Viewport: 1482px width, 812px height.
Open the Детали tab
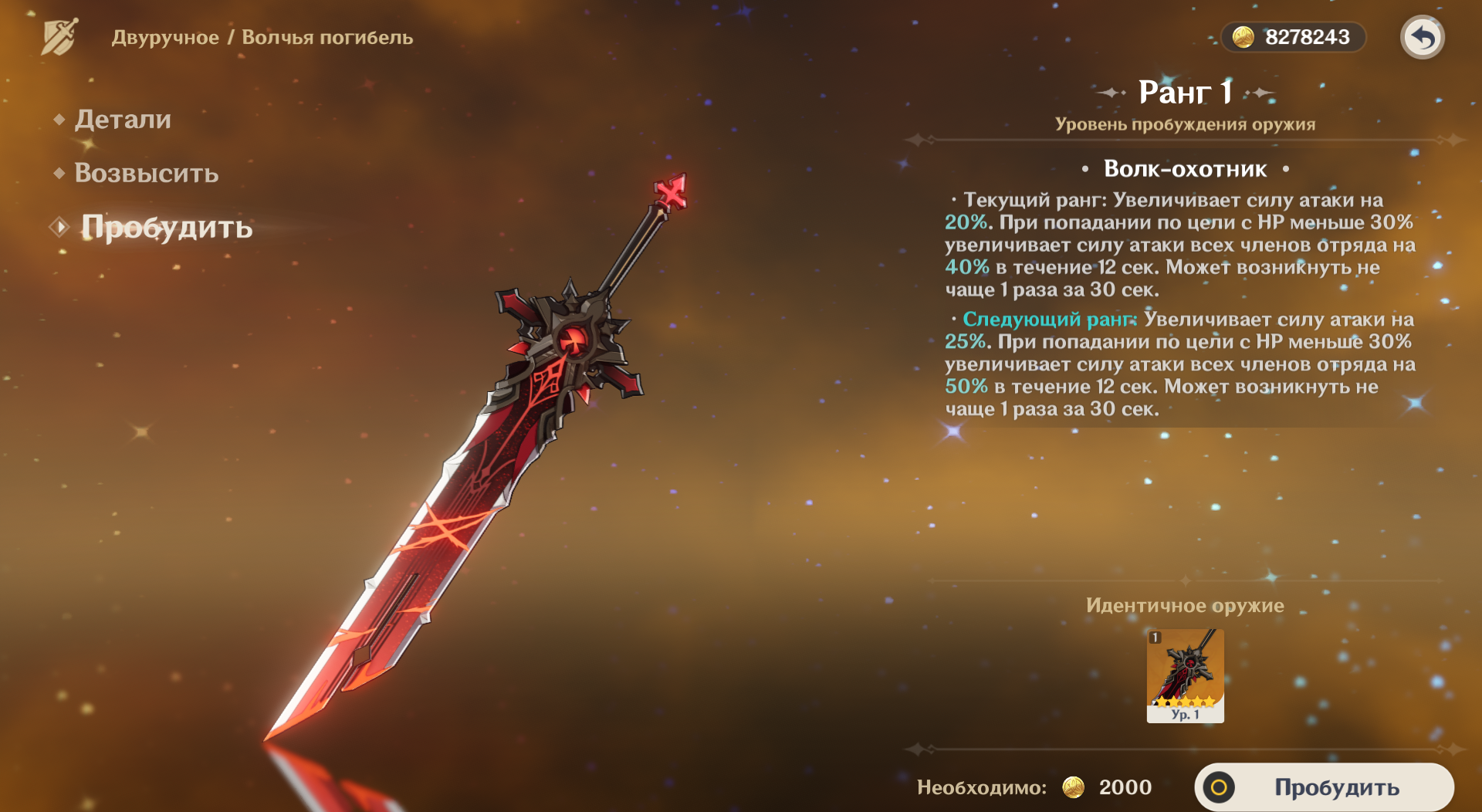click(123, 120)
